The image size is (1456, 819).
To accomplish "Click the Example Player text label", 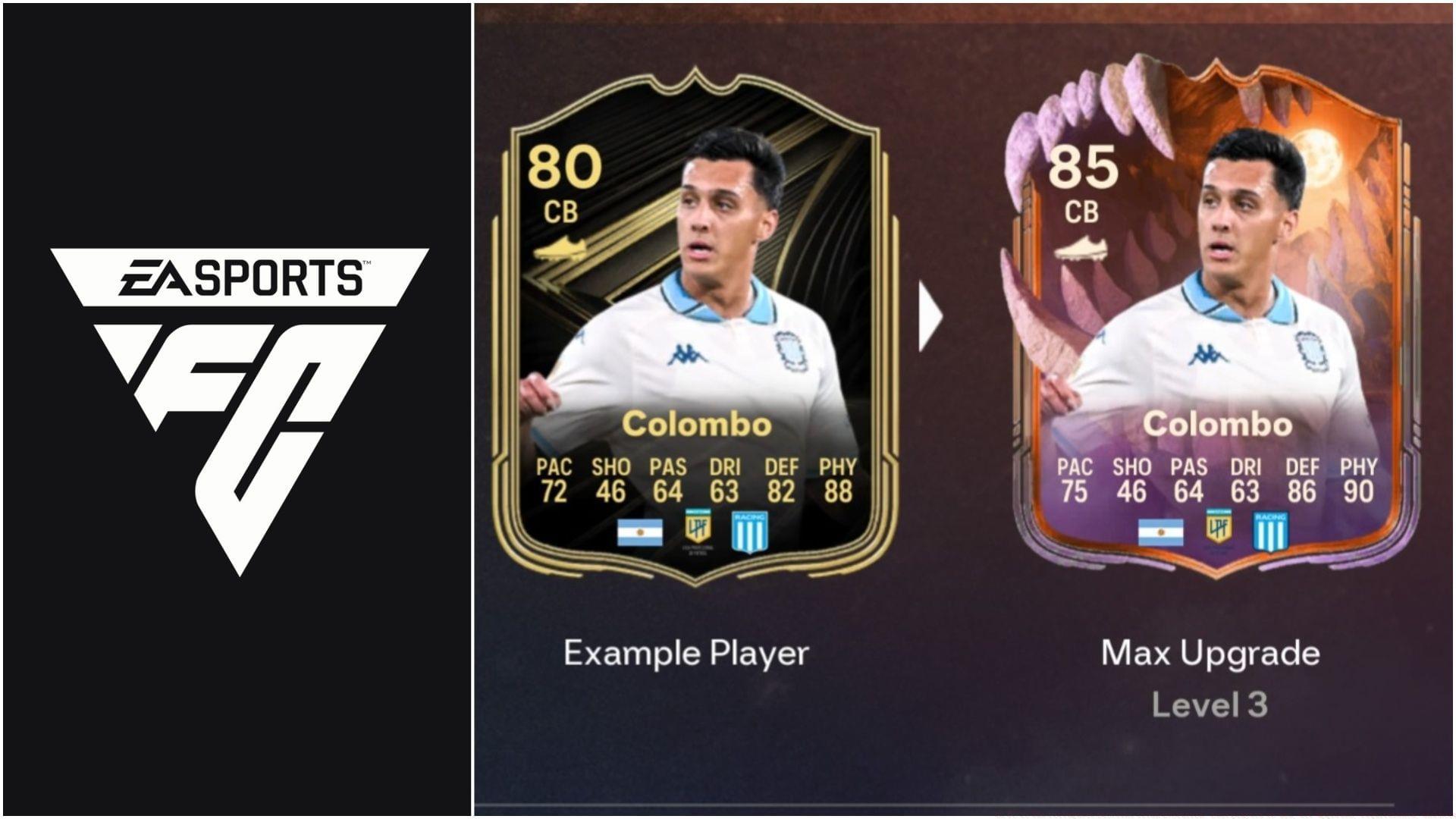I will pos(686,654).
